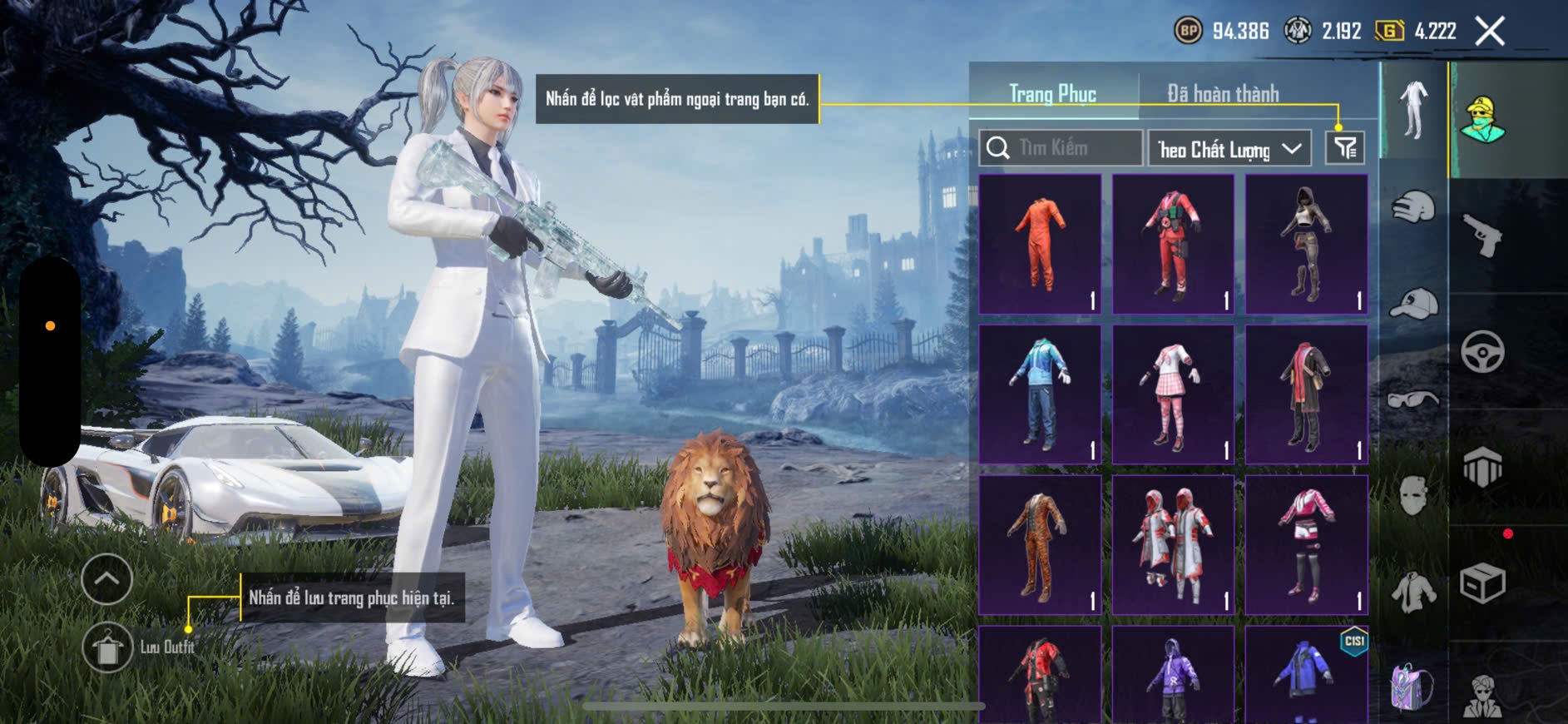
Task: Open the cap headwear category
Action: pos(1413,304)
